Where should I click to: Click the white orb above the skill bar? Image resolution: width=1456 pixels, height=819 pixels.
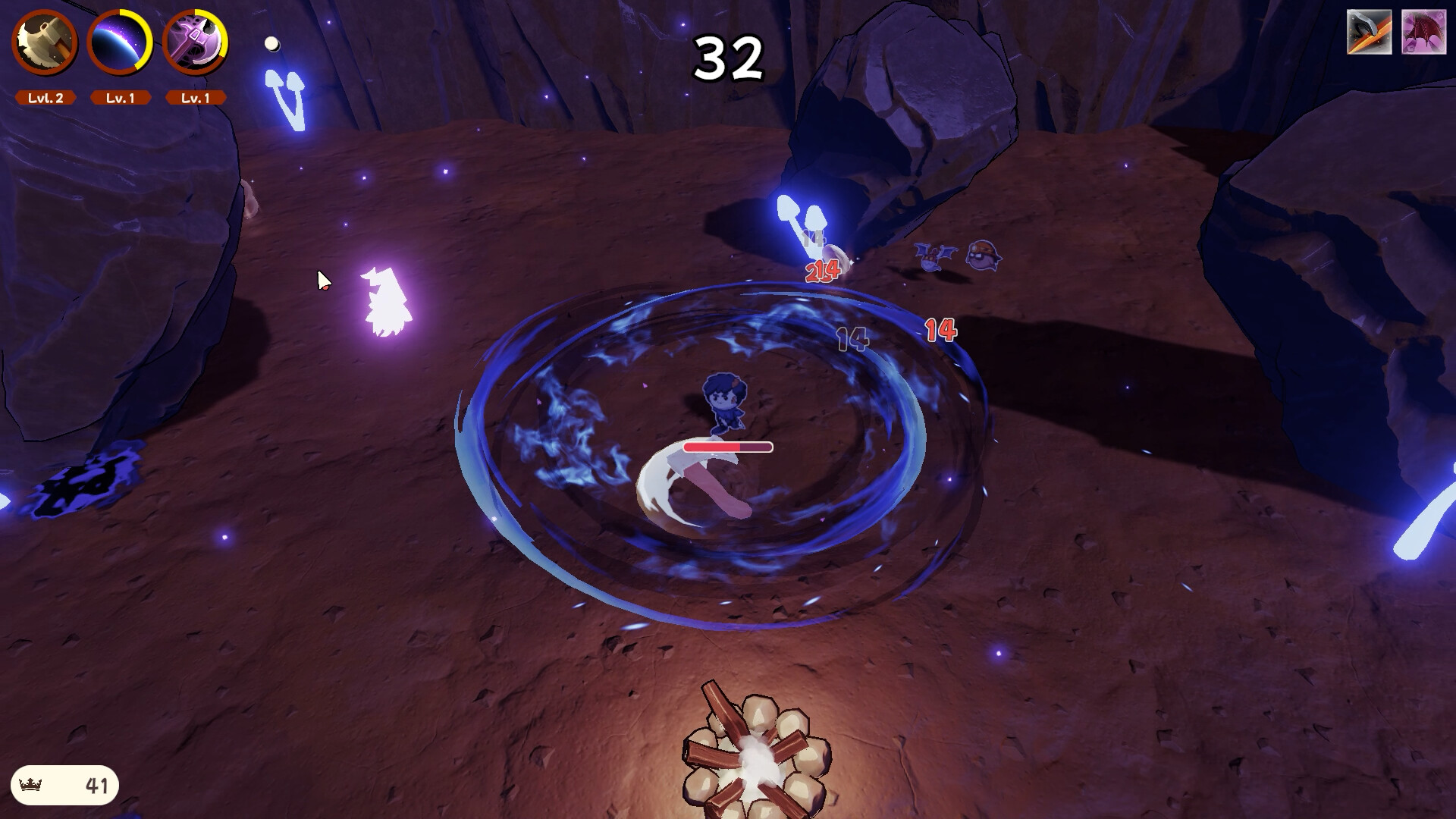(271, 44)
